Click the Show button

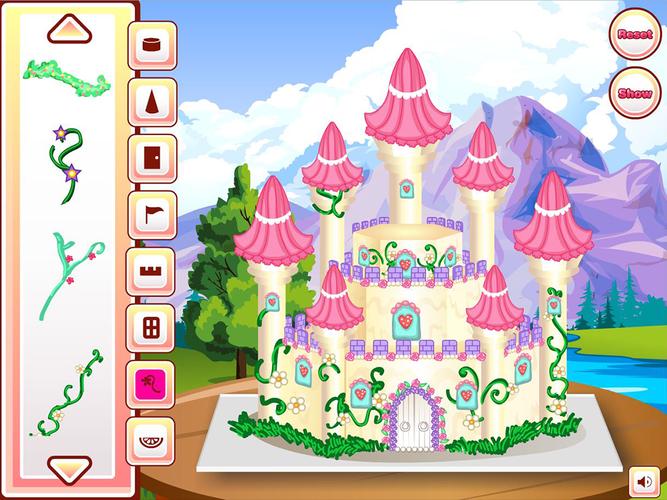click(634, 93)
